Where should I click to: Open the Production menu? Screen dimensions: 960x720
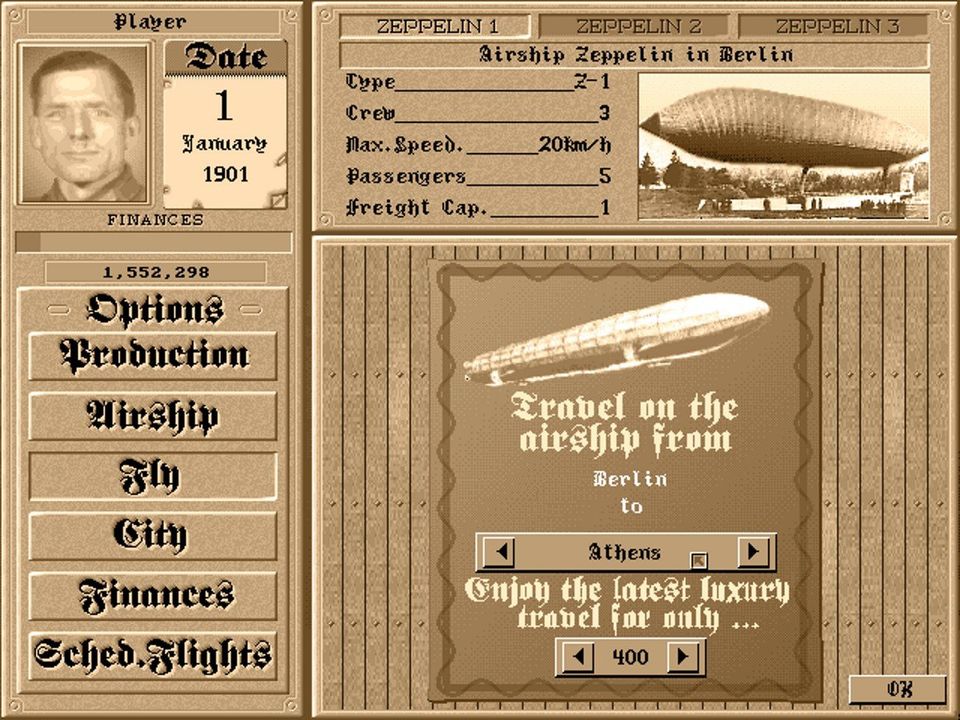153,356
